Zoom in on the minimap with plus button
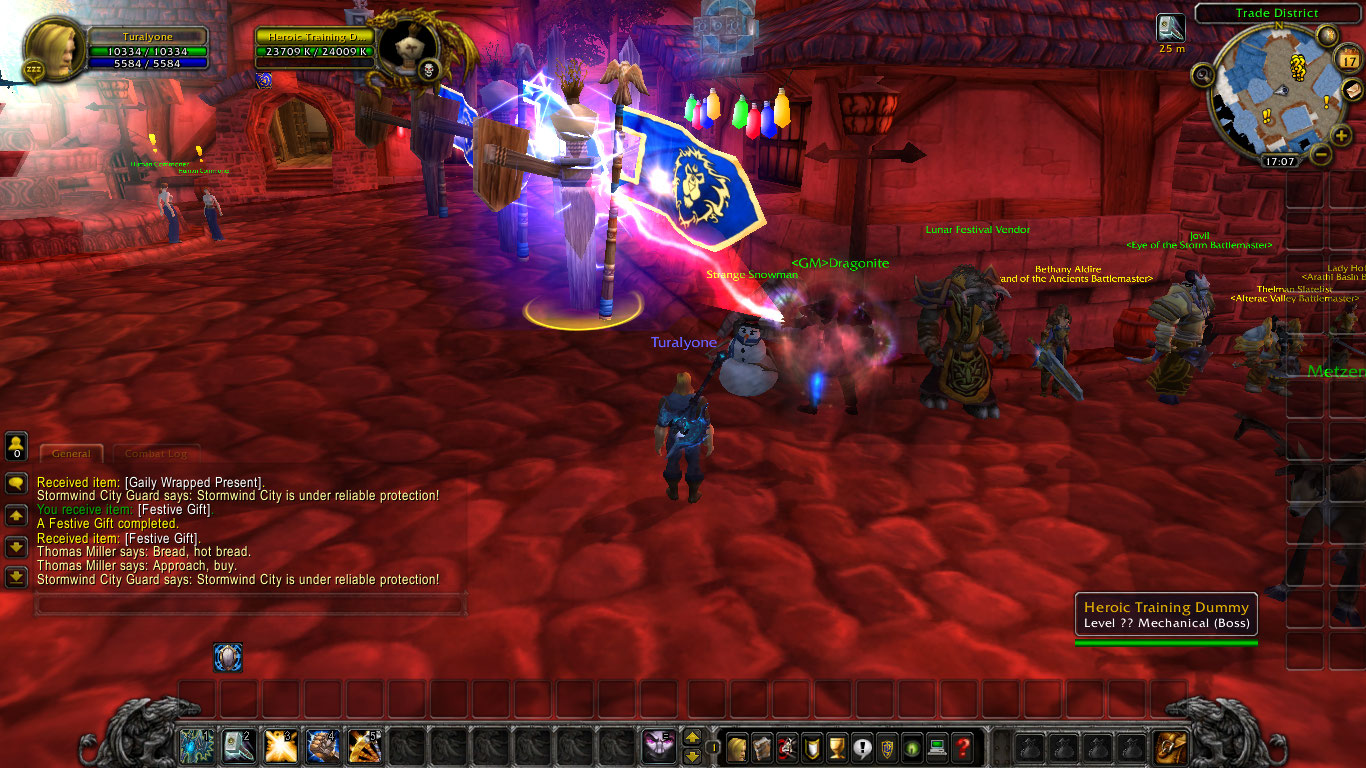 click(x=1341, y=134)
